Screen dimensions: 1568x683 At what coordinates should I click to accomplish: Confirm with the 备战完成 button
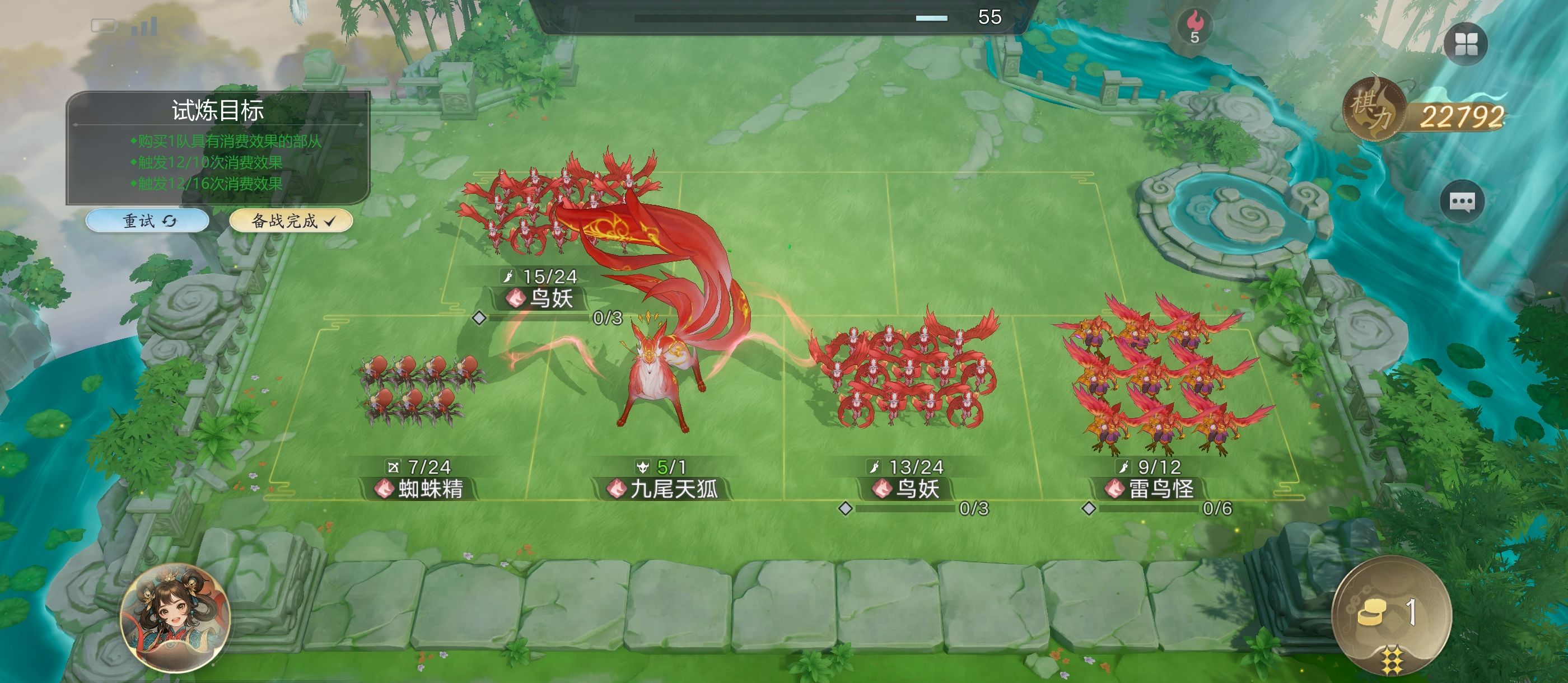point(291,221)
